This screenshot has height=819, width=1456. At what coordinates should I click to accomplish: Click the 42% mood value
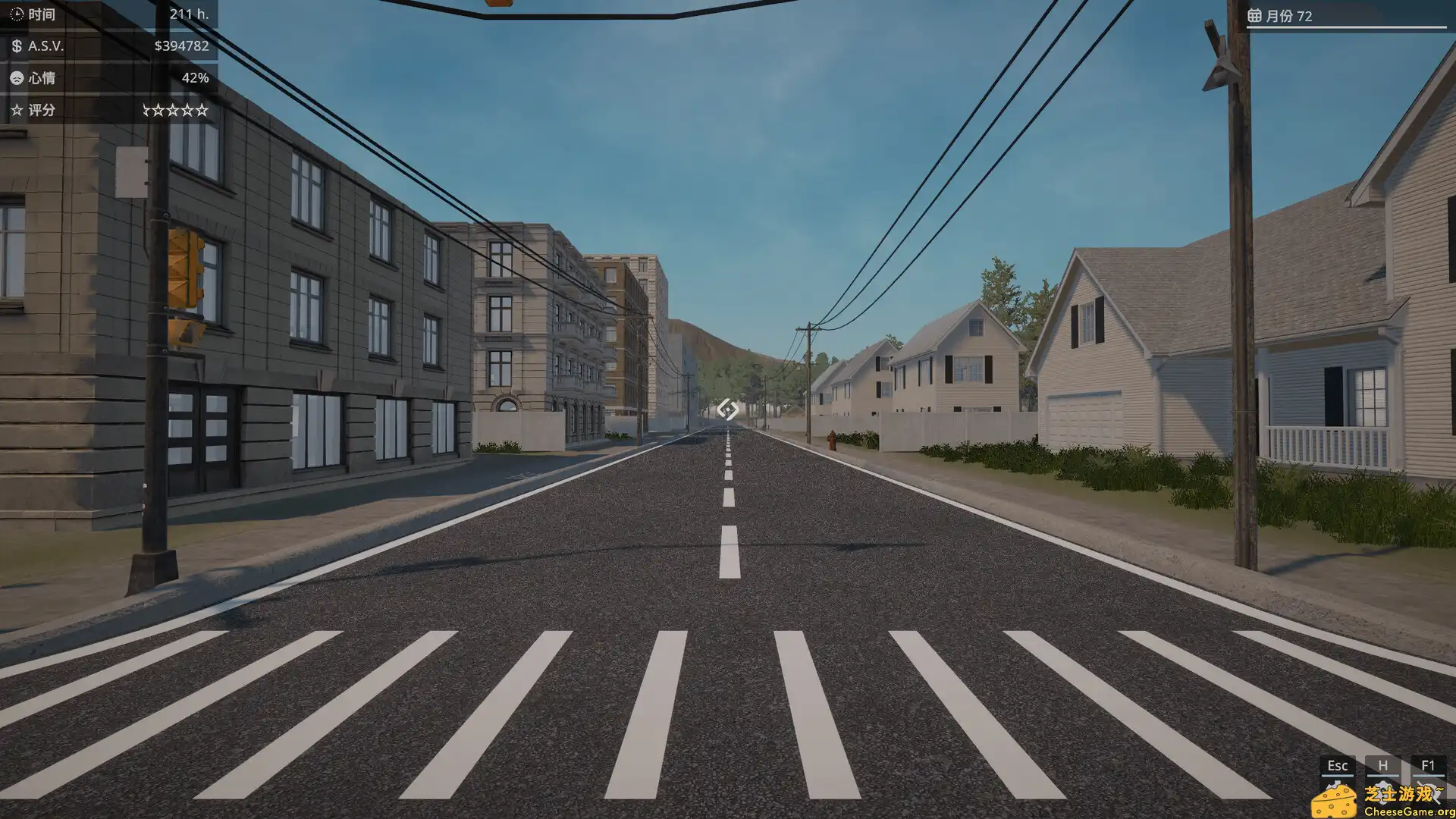pyautogui.click(x=195, y=77)
